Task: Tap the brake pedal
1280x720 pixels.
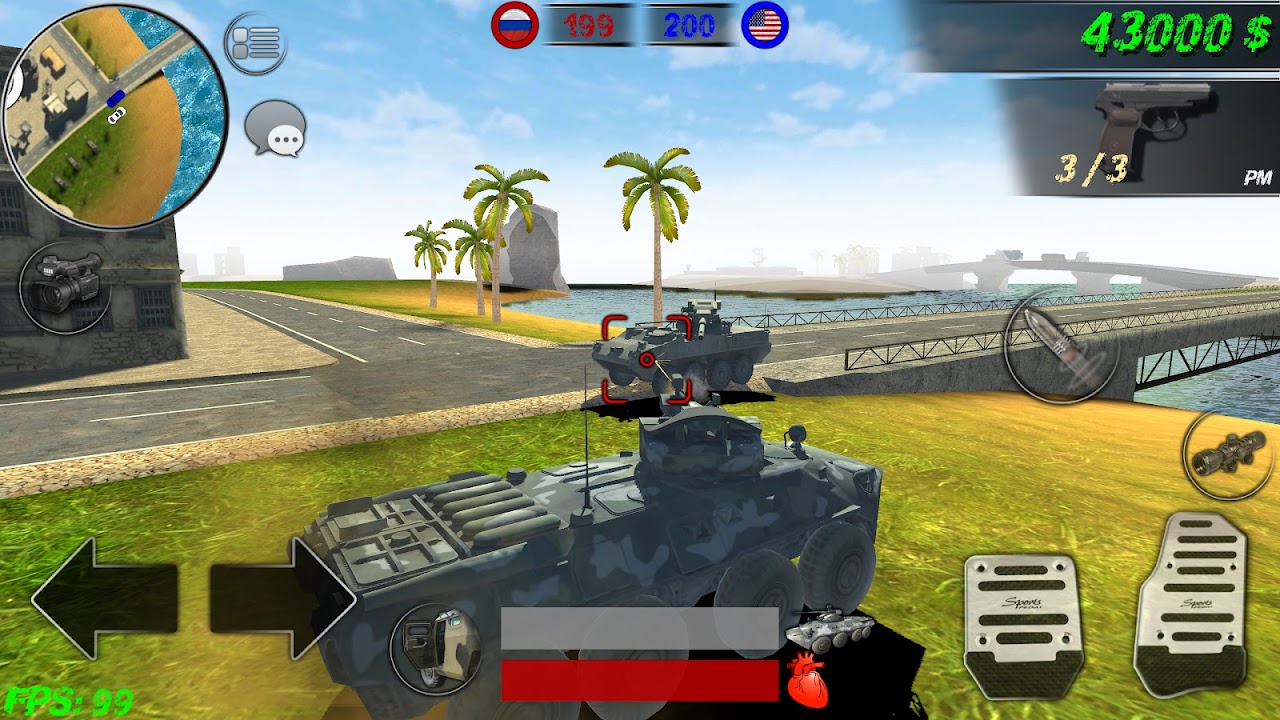Action: [x=1021, y=627]
